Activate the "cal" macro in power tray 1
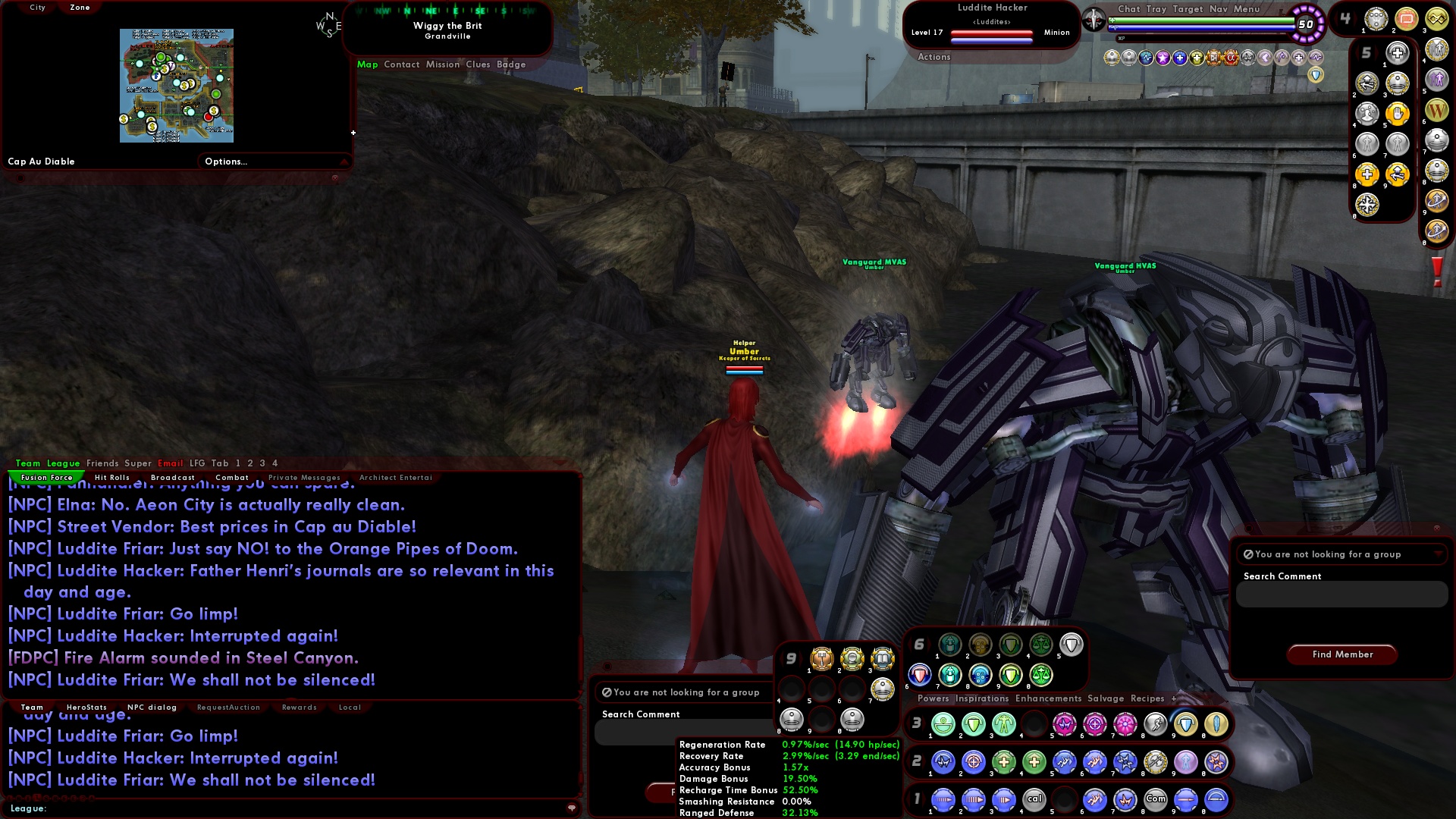The width and height of the screenshot is (1456, 819). [1033, 800]
